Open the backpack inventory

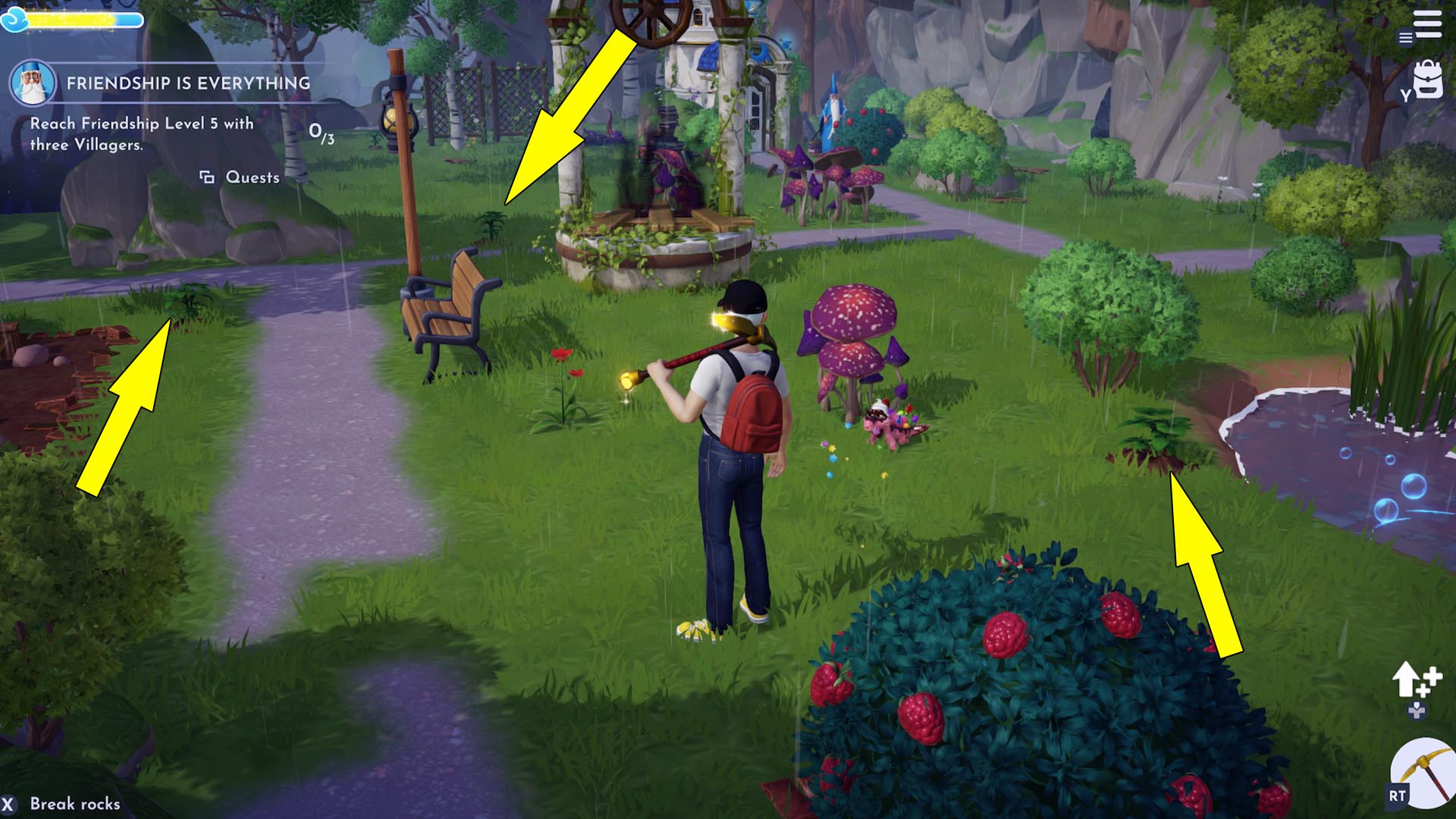tap(1427, 81)
